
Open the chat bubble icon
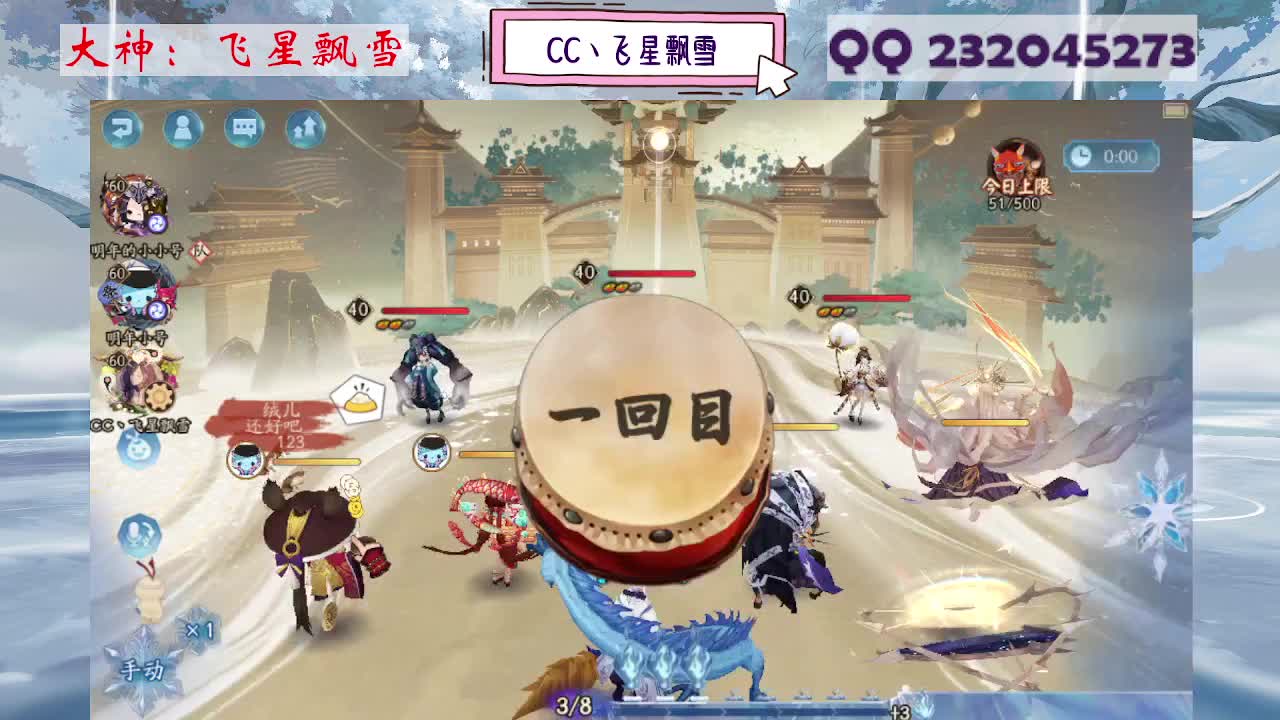[245, 126]
